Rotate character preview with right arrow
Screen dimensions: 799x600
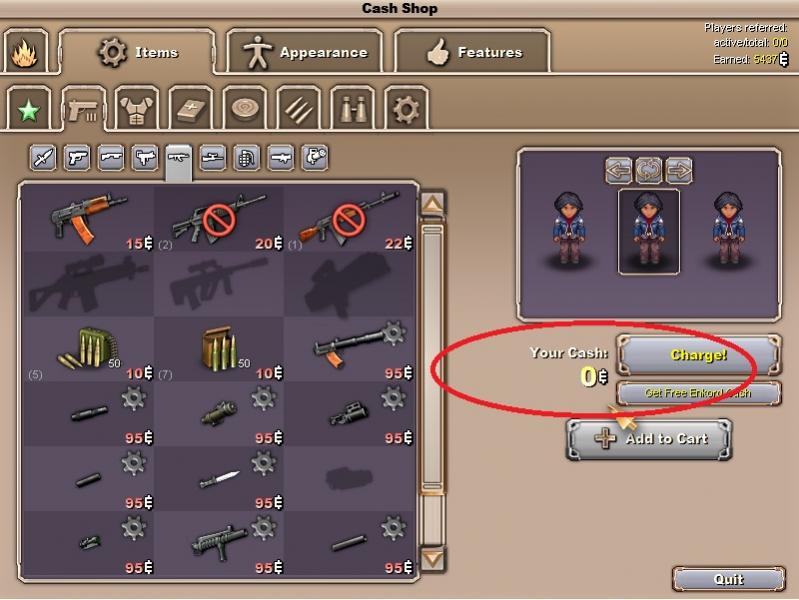[x=678, y=170]
